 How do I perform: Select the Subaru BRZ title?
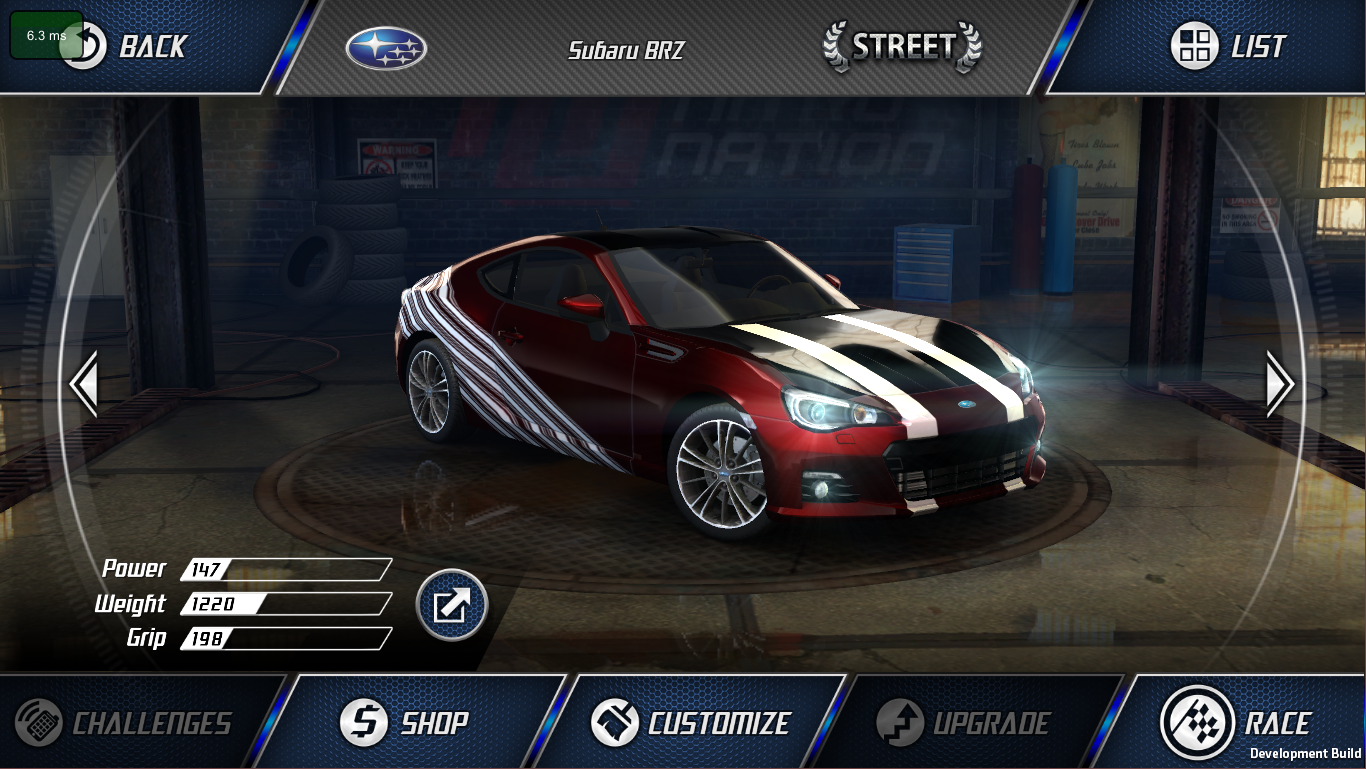625,50
